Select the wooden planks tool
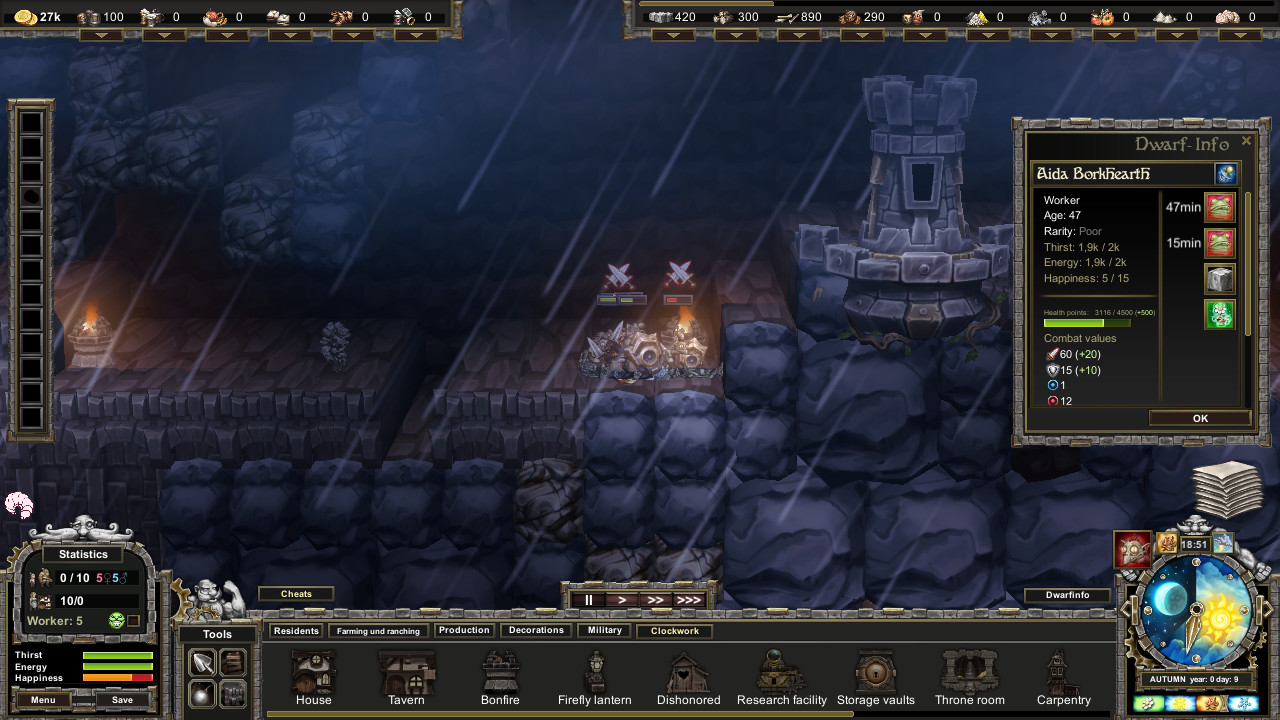Viewport: 1280px width, 720px height. coord(232,661)
